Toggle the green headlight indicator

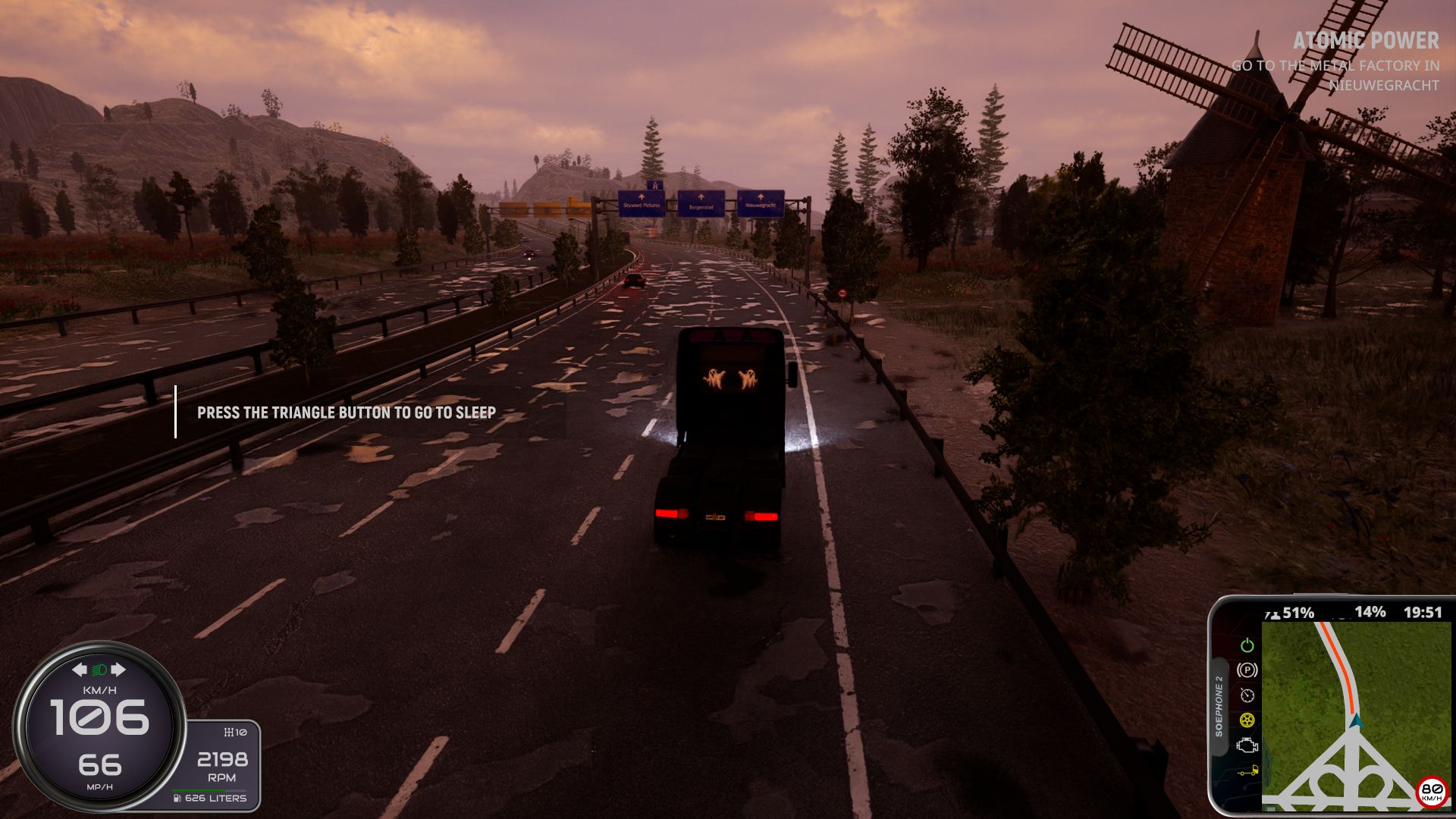99,670
